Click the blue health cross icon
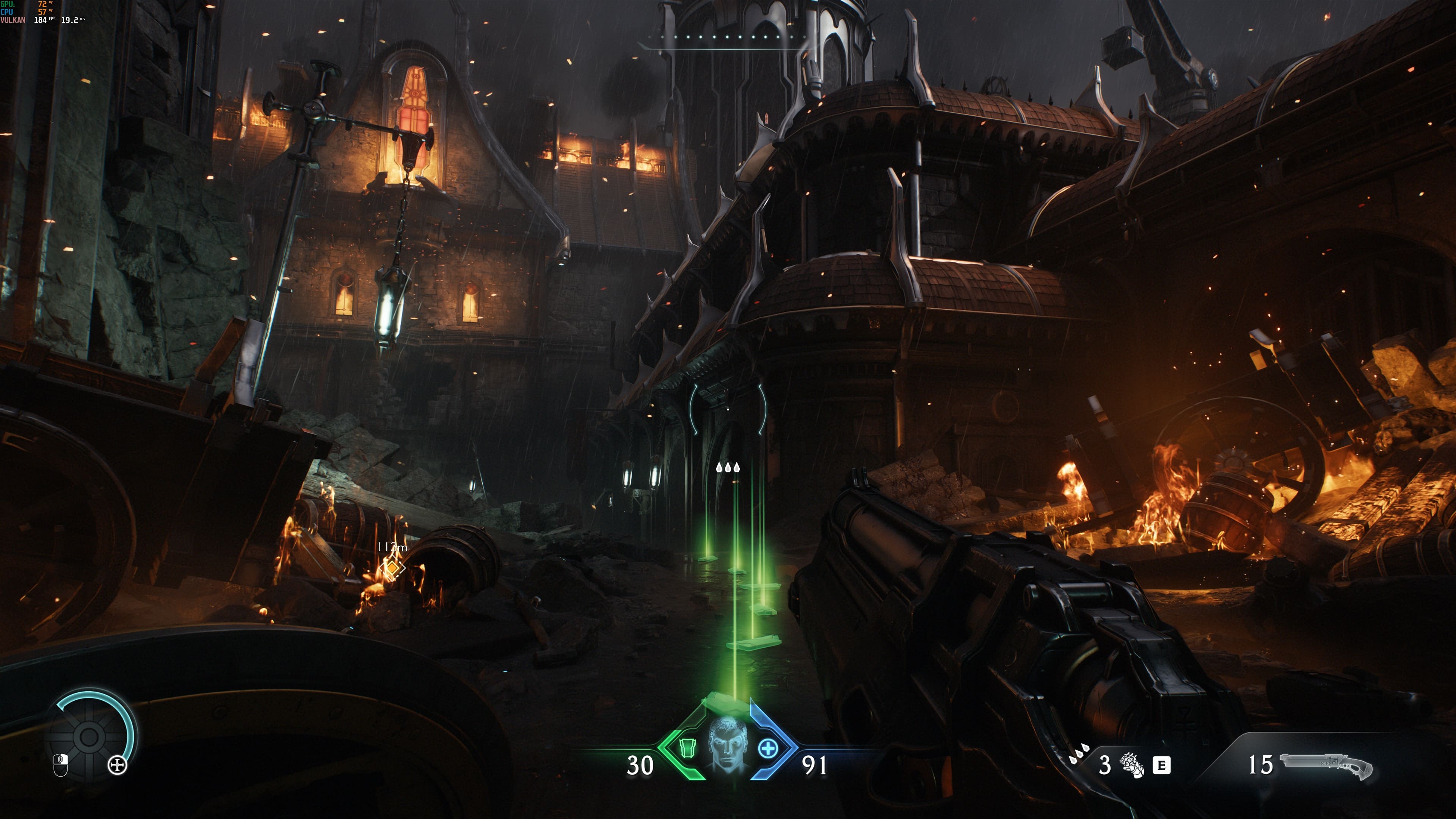 coord(767,749)
